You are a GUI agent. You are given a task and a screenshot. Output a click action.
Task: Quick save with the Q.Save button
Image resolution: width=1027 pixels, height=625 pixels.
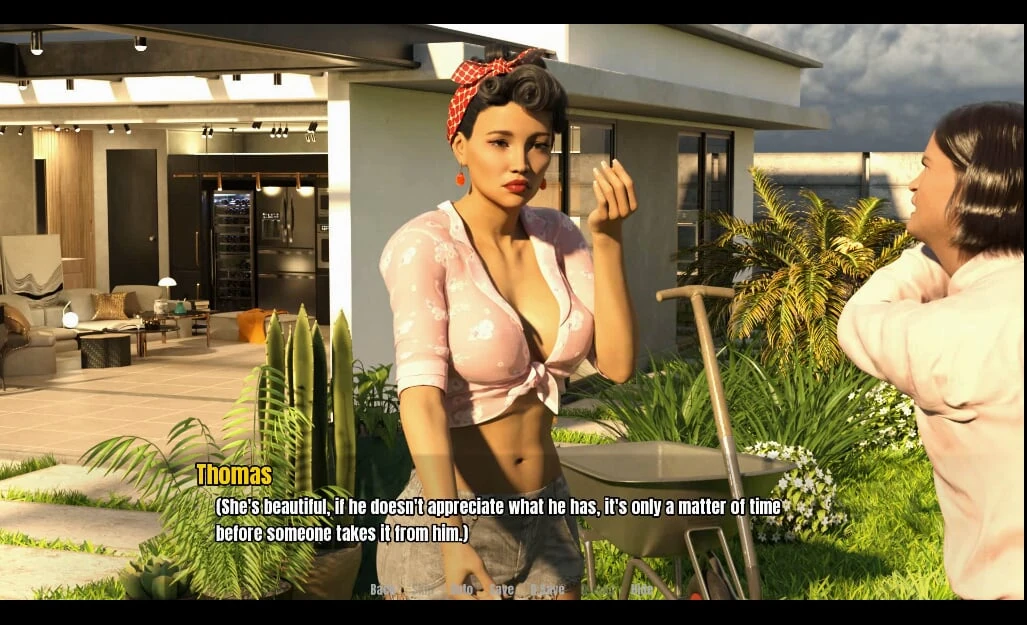[547, 590]
